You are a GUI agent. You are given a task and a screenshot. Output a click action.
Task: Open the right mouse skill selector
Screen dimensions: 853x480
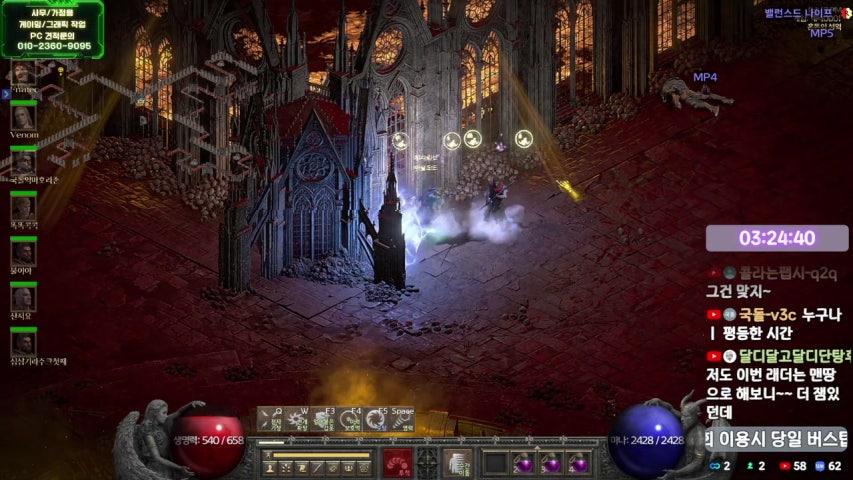[x=458, y=462]
